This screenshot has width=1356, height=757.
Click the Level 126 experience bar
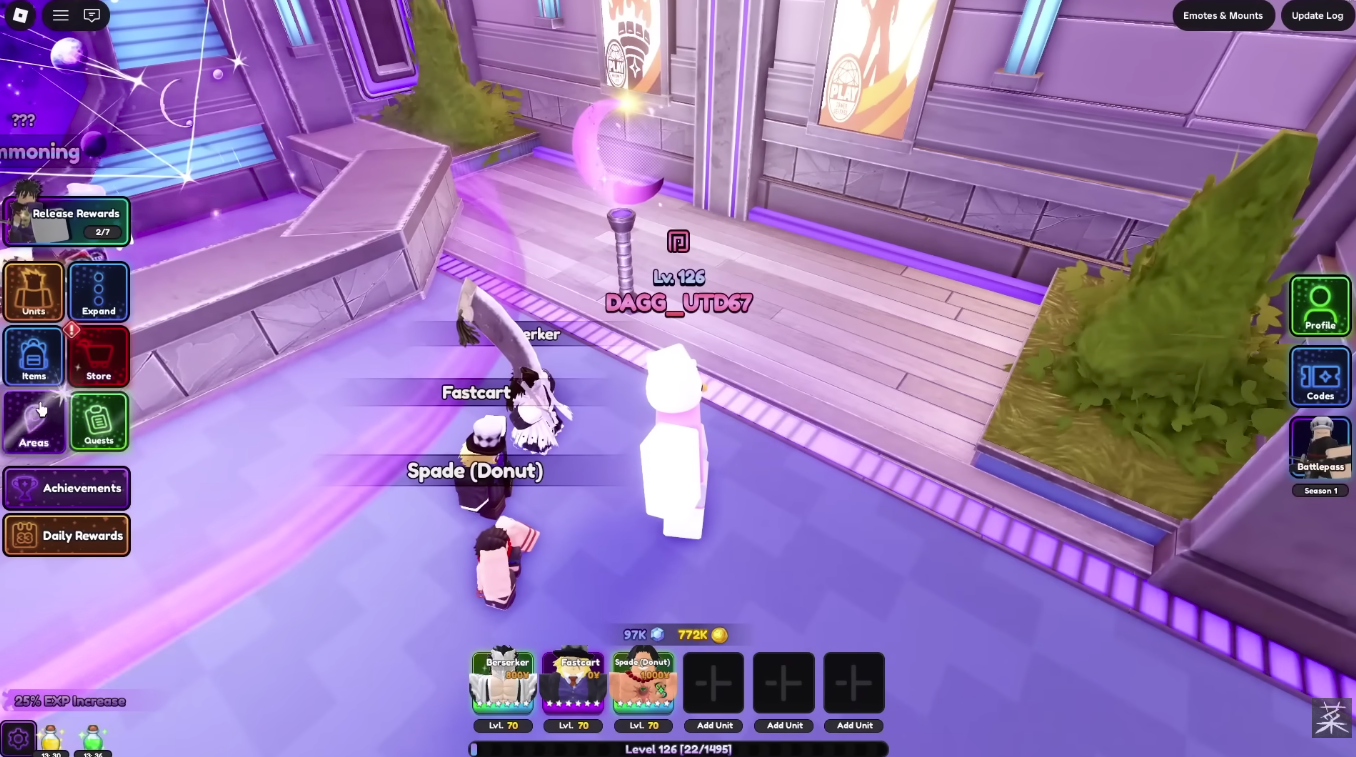point(678,748)
